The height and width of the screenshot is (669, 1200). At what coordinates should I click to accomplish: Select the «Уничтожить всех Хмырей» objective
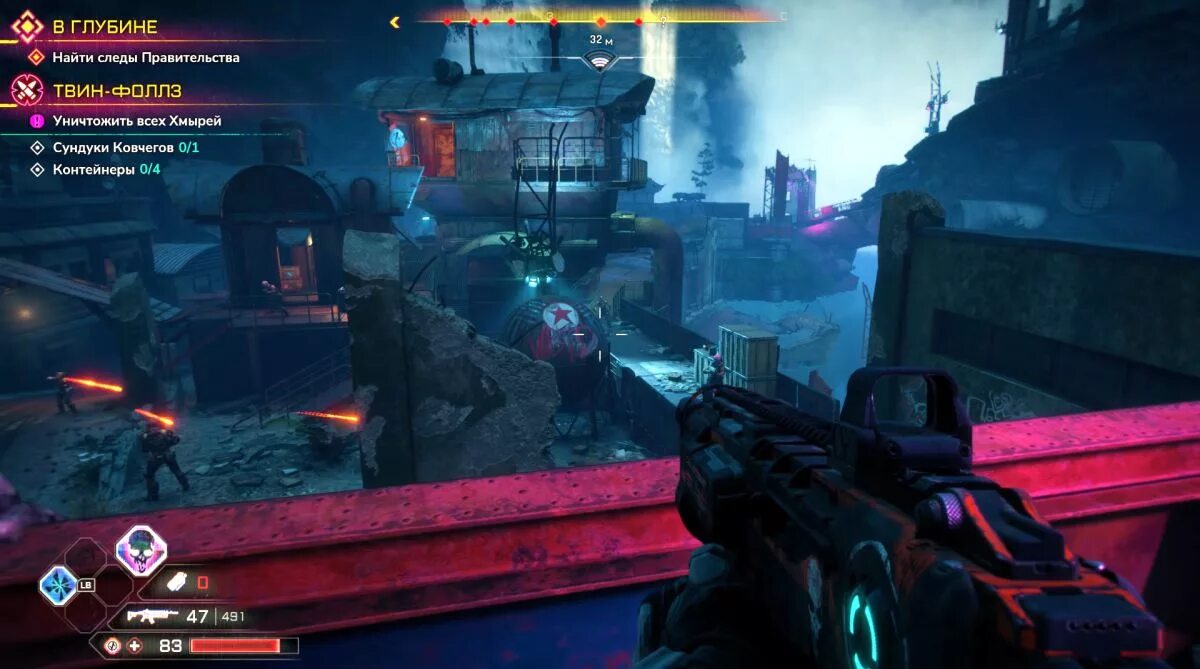click(x=137, y=121)
